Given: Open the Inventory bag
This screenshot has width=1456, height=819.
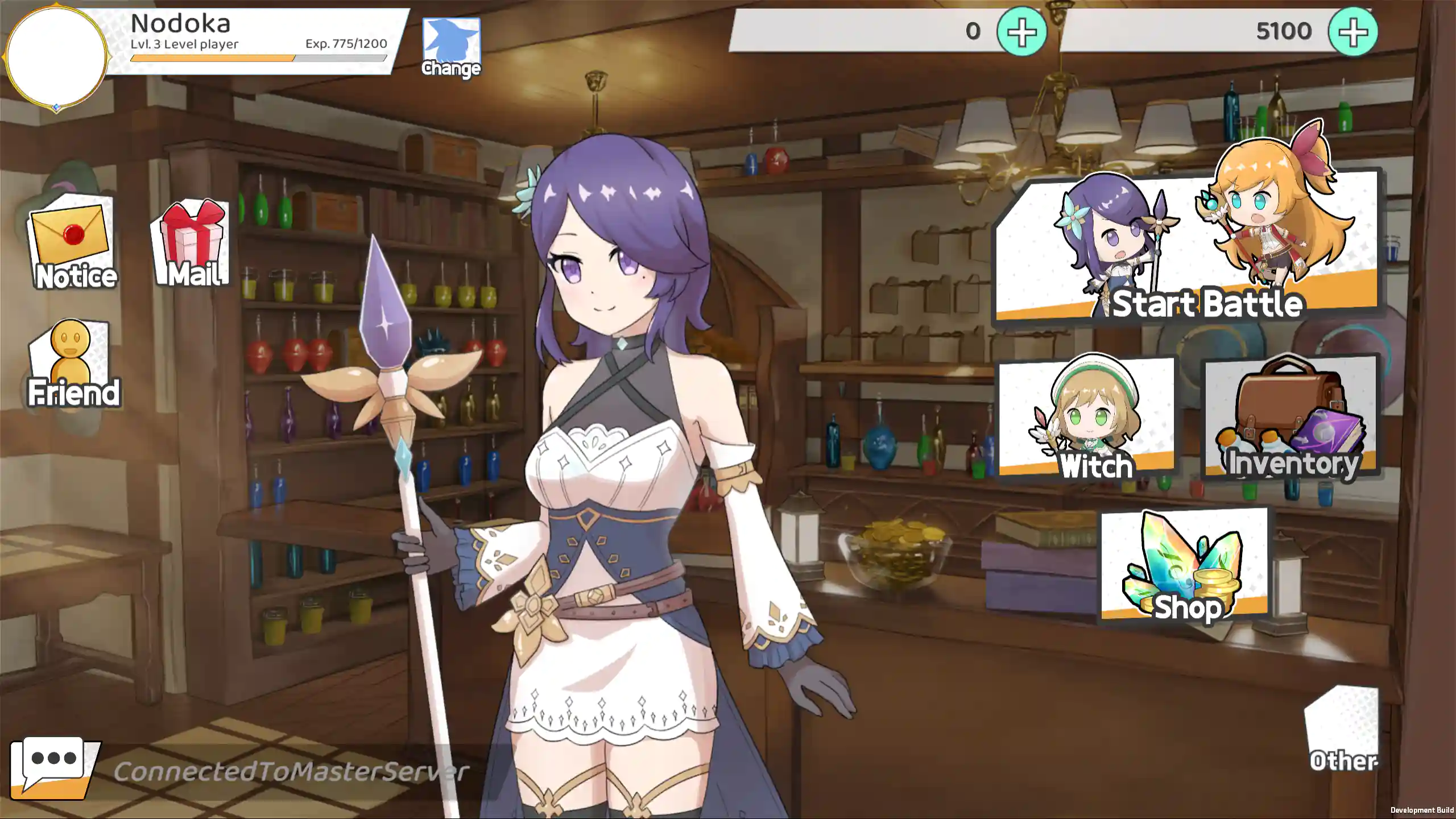Looking at the screenshot, I should 1291,417.
